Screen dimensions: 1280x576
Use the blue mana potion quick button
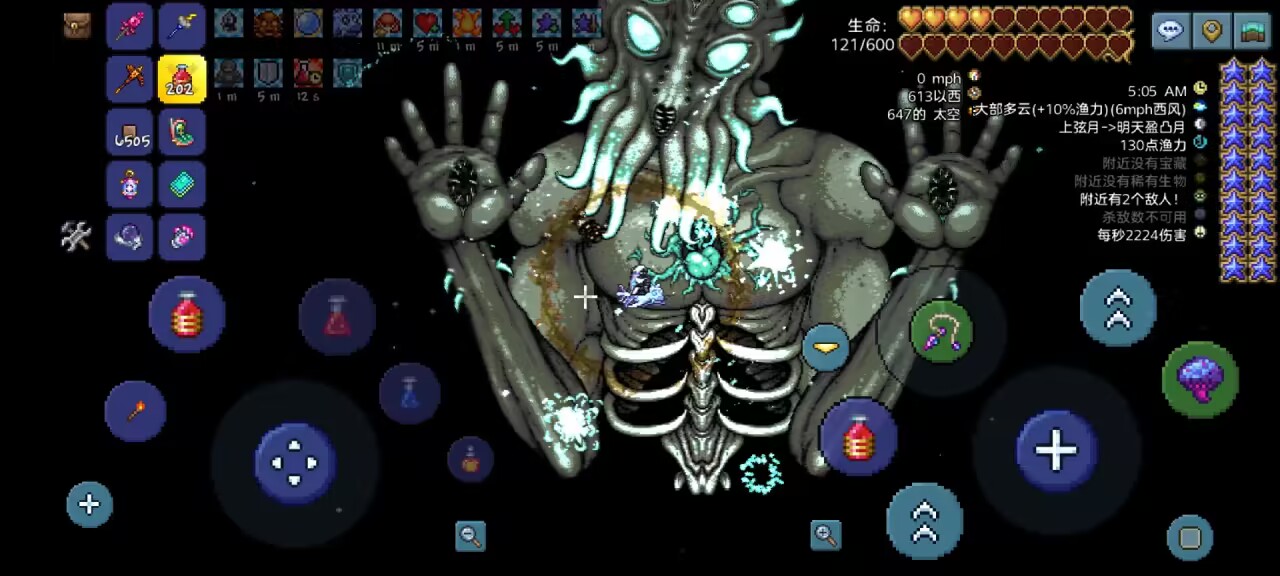click(409, 392)
